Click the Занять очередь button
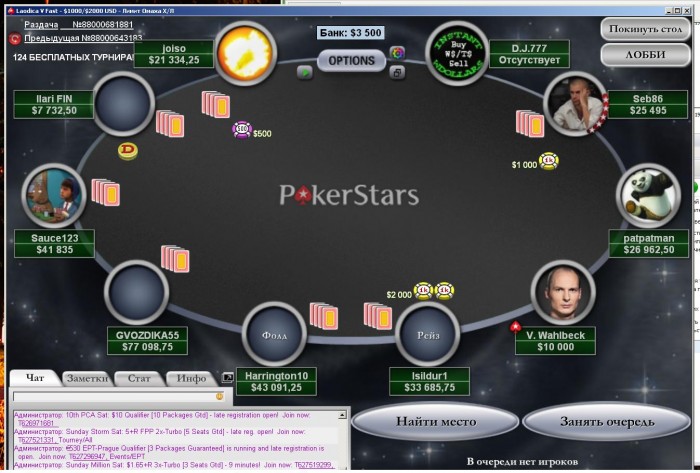 coord(606,421)
